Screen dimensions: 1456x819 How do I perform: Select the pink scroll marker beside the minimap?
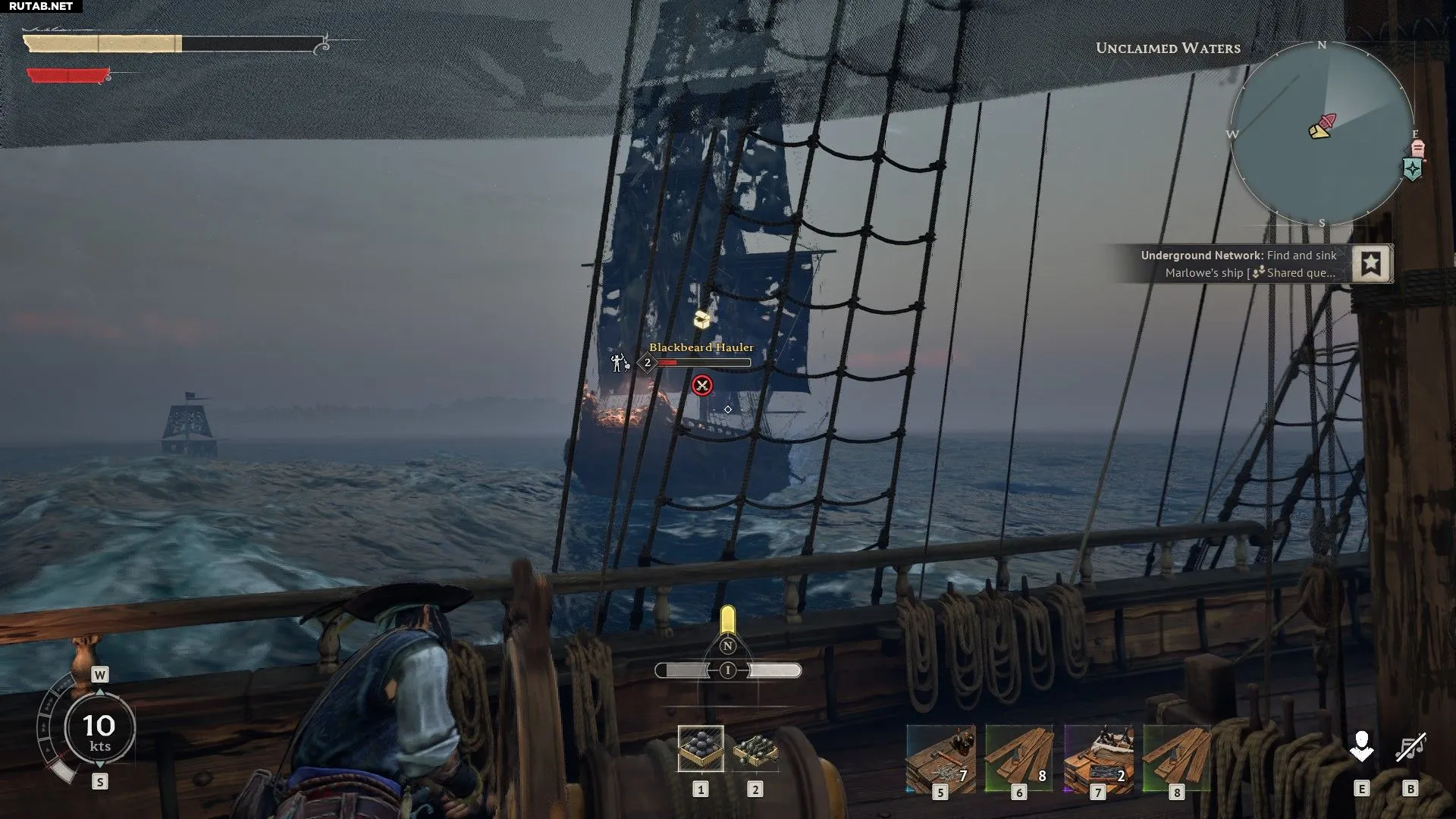point(1417,149)
